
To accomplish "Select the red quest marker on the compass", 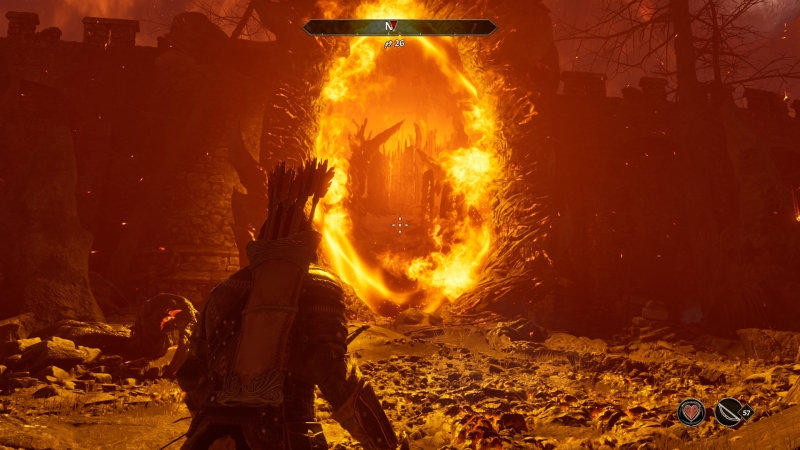I will point(393,28).
